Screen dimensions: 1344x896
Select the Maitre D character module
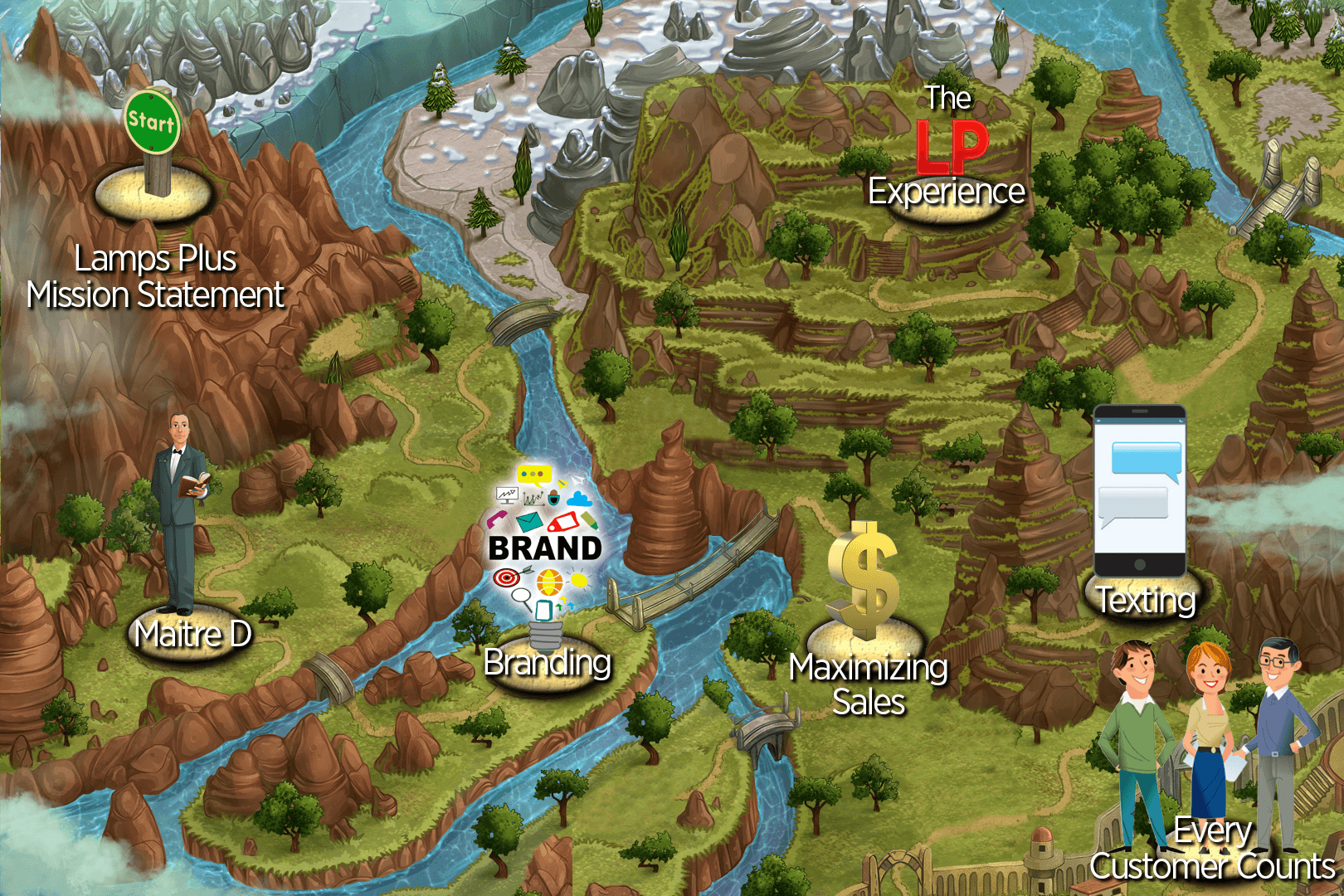pos(179,514)
